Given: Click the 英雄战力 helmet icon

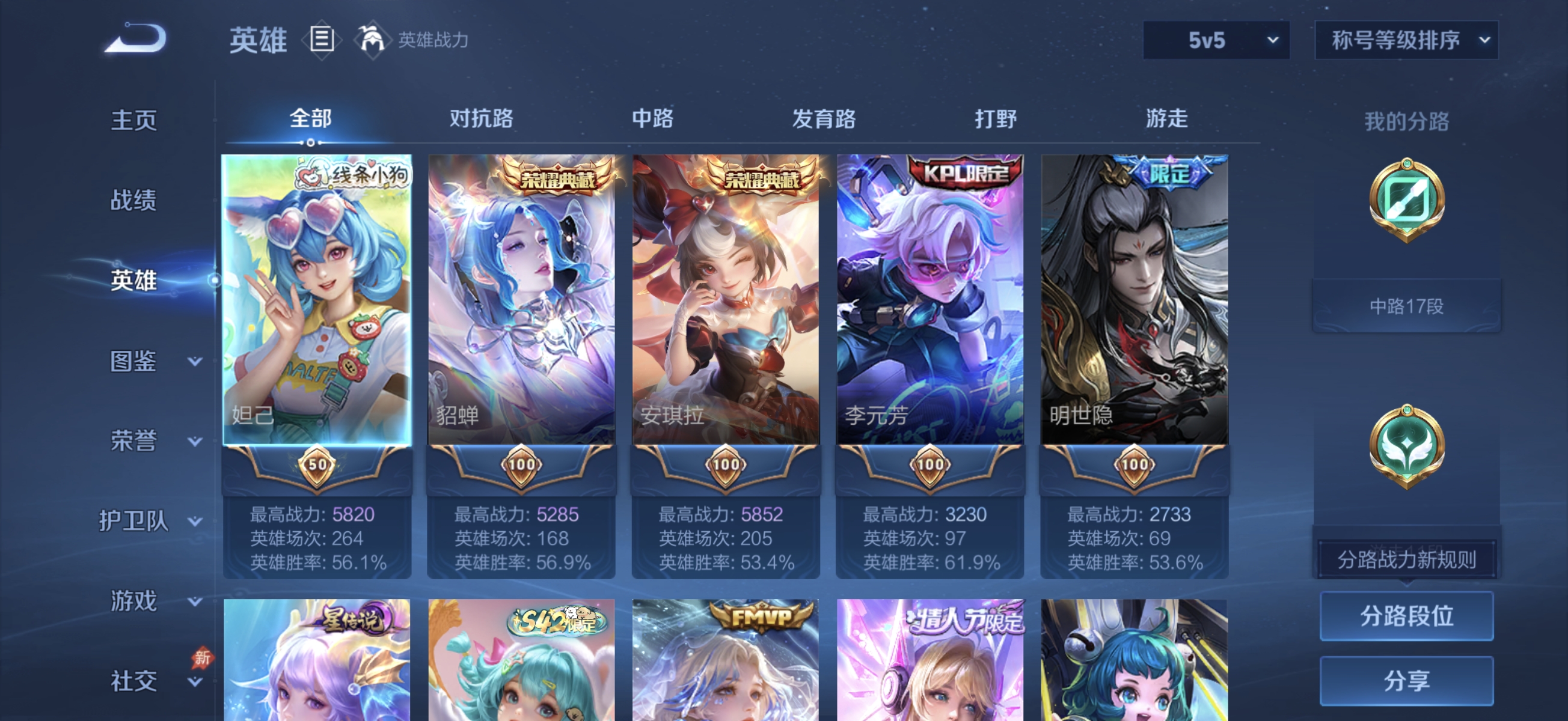Looking at the screenshot, I should point(372,39).
